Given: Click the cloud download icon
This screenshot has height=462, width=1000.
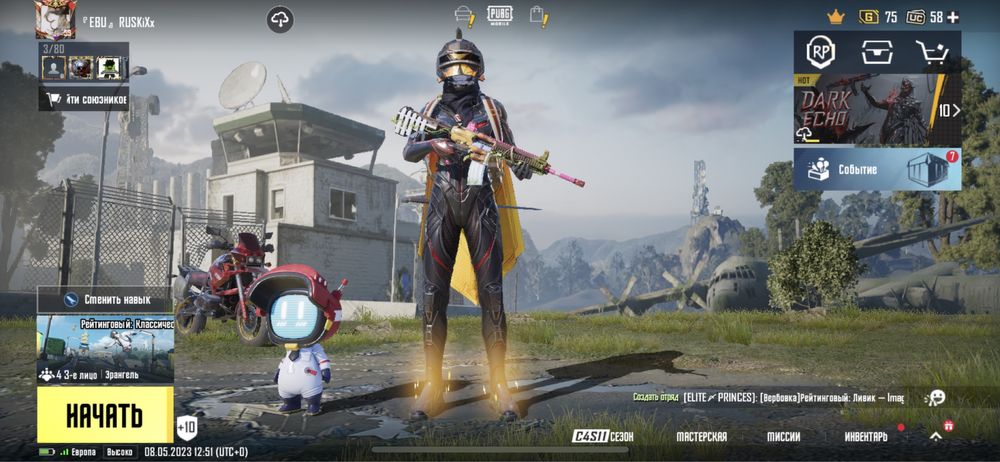Looking at the screenshot, I should point(279,19).
